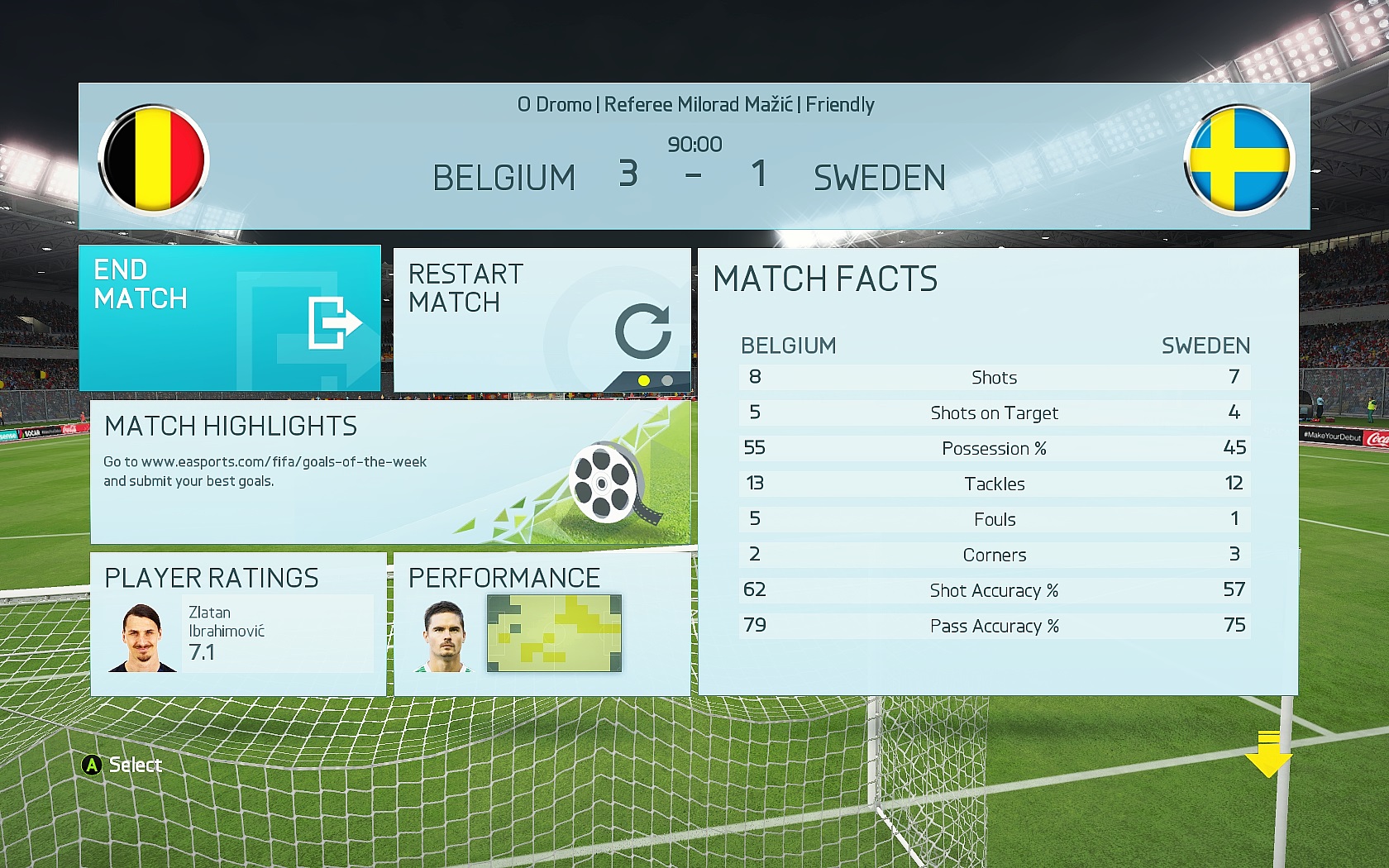Open the Player Ratings tile
Screen dimensions: 1389x868
tap(238, 624)
